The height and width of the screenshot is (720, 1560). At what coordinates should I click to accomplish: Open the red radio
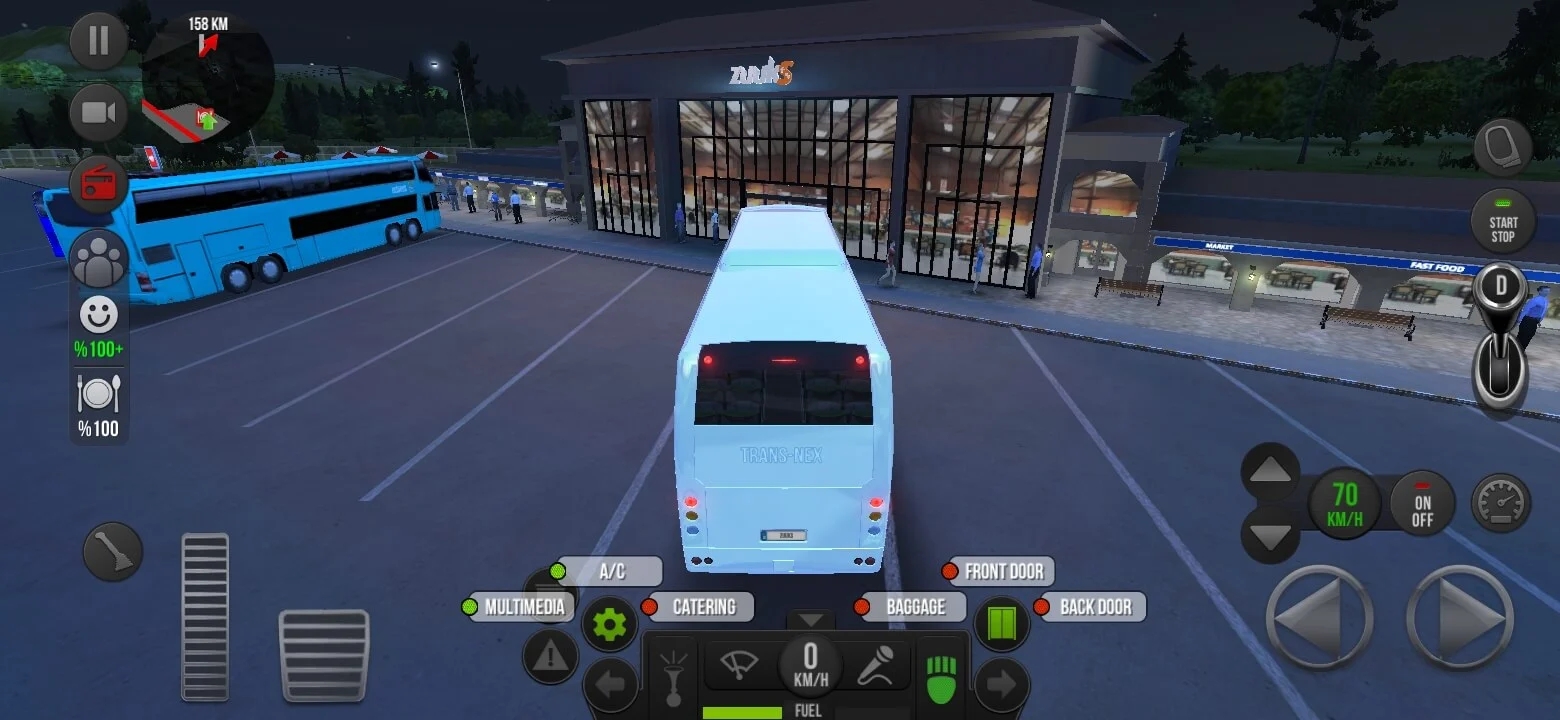(x=98, y=184)
